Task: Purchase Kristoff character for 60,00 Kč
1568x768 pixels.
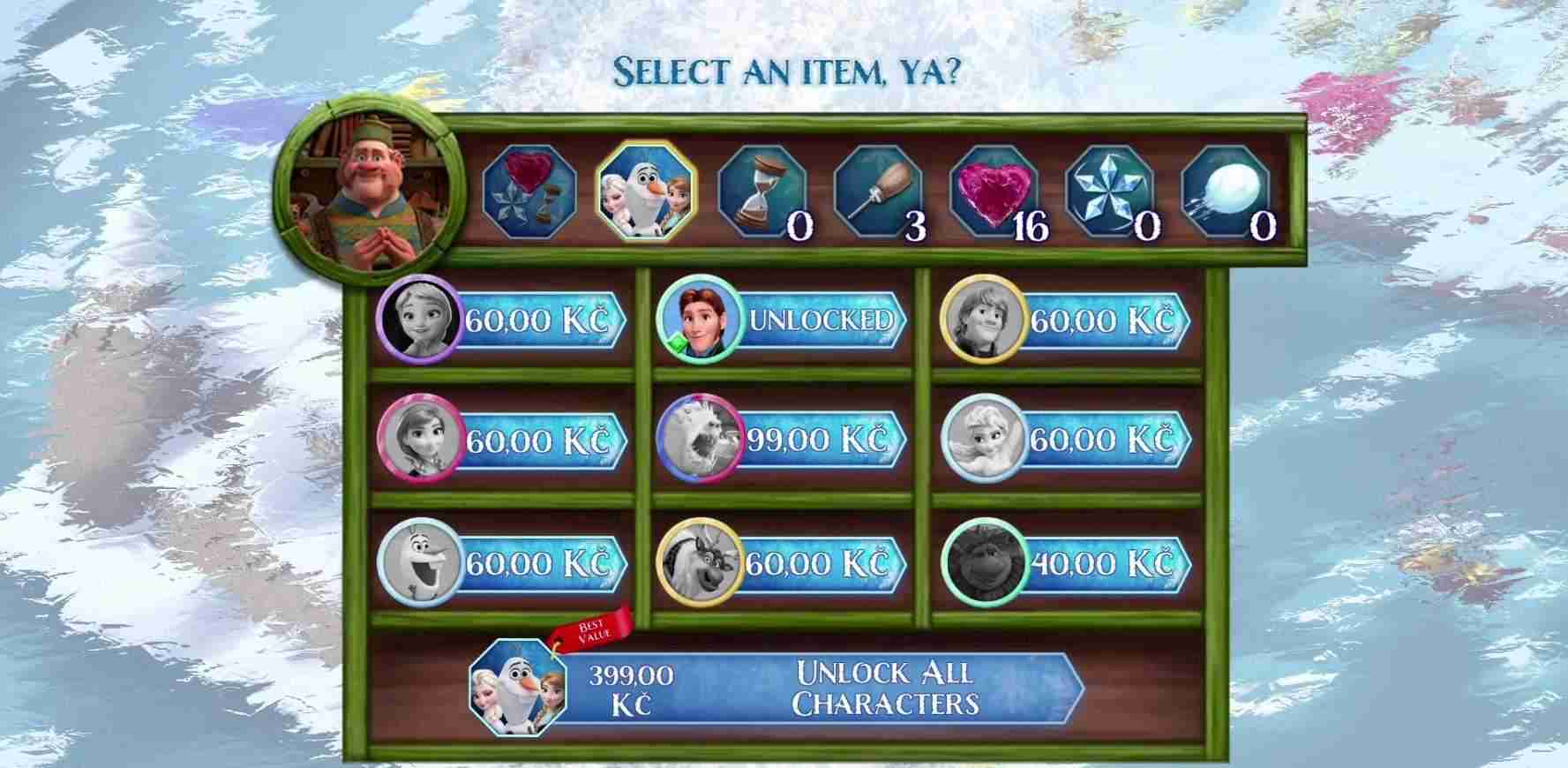Action: point(1066,320)
